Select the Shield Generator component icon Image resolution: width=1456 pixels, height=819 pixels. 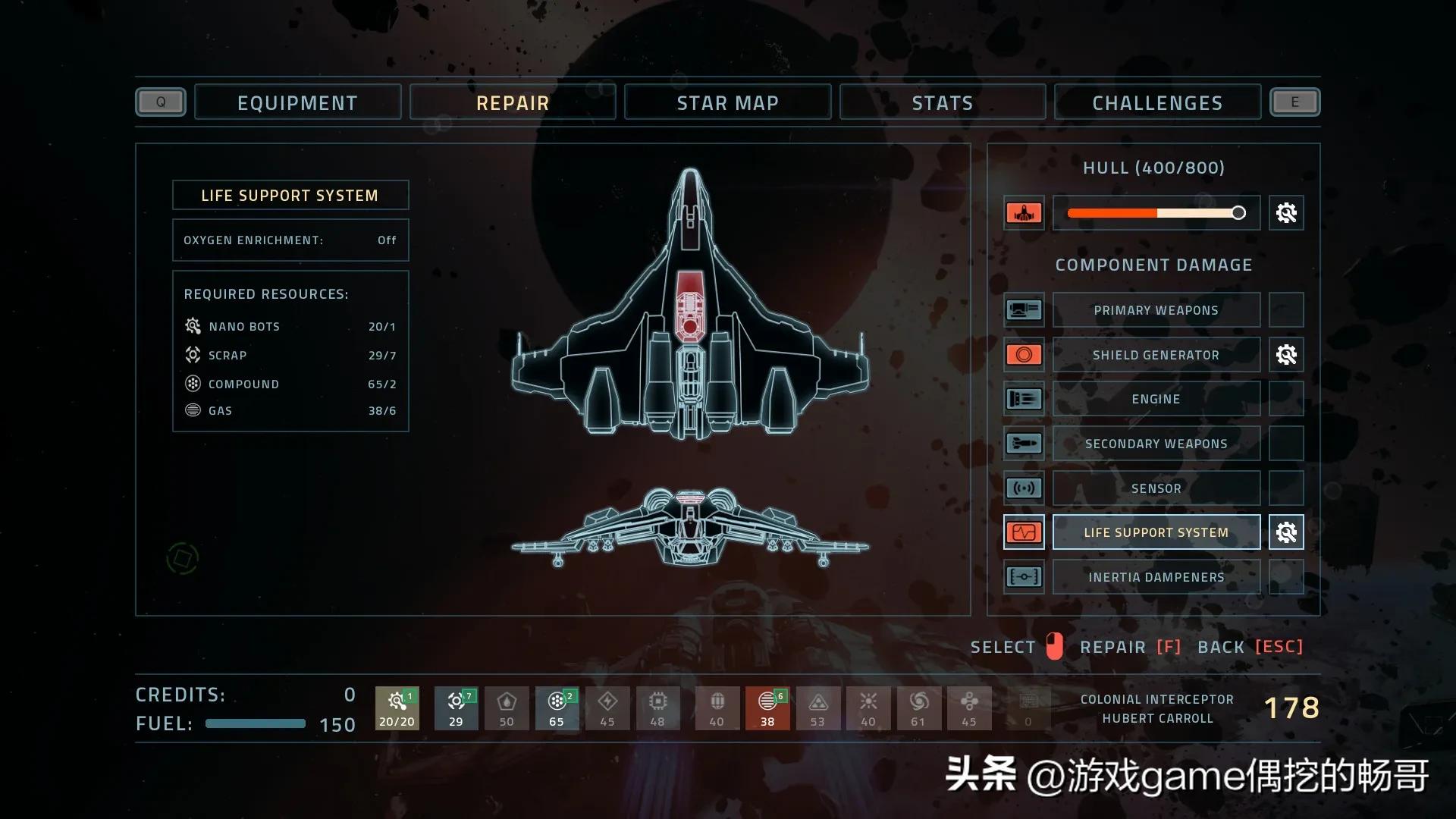tap(1024, 354)
